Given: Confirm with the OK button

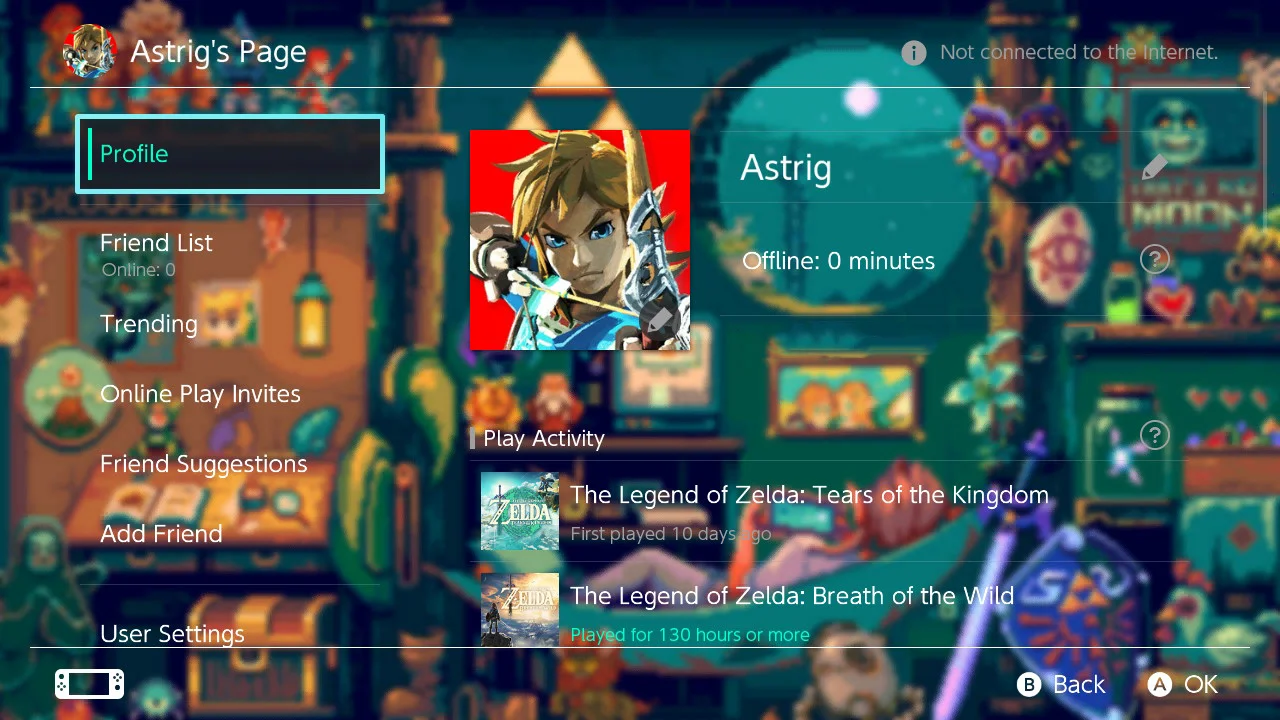Looking at the screenshot, I should click(1183, 684).
